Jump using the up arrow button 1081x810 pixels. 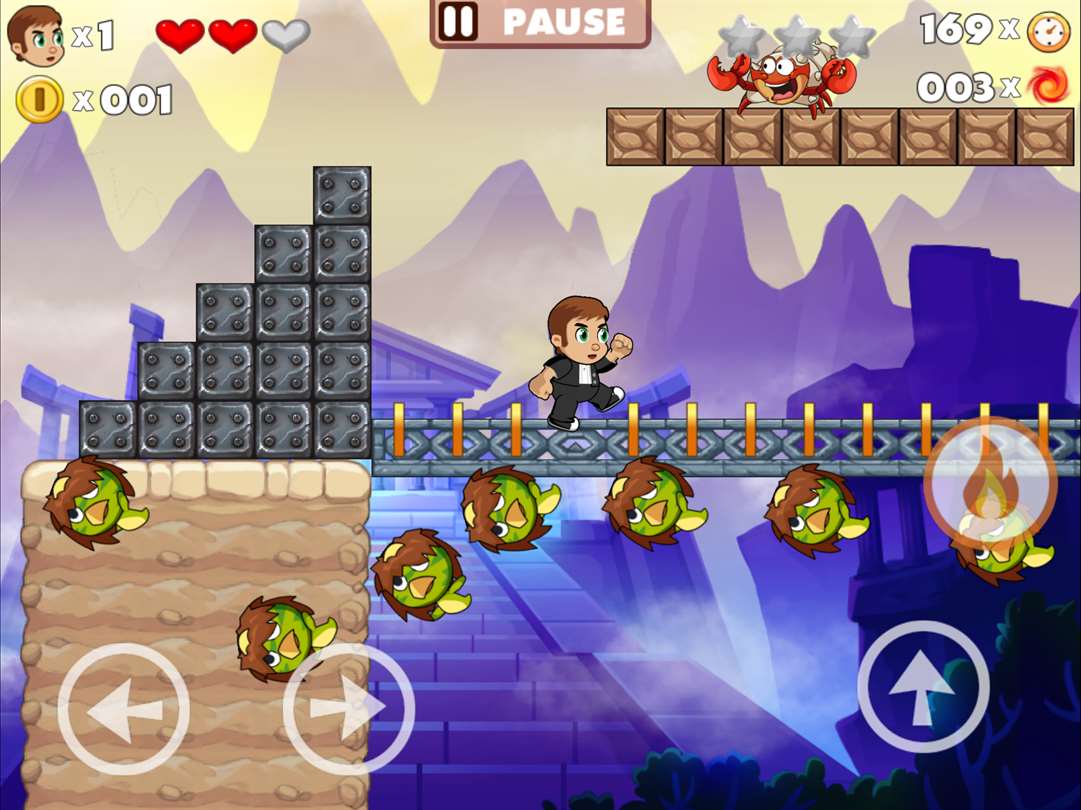pos(923,687)
